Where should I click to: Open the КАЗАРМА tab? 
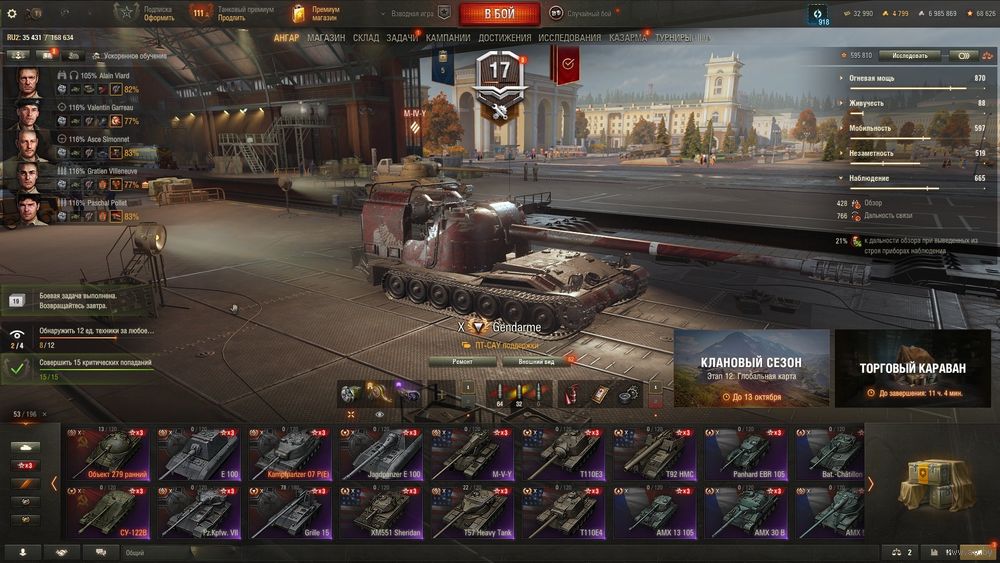click(627, 38)
